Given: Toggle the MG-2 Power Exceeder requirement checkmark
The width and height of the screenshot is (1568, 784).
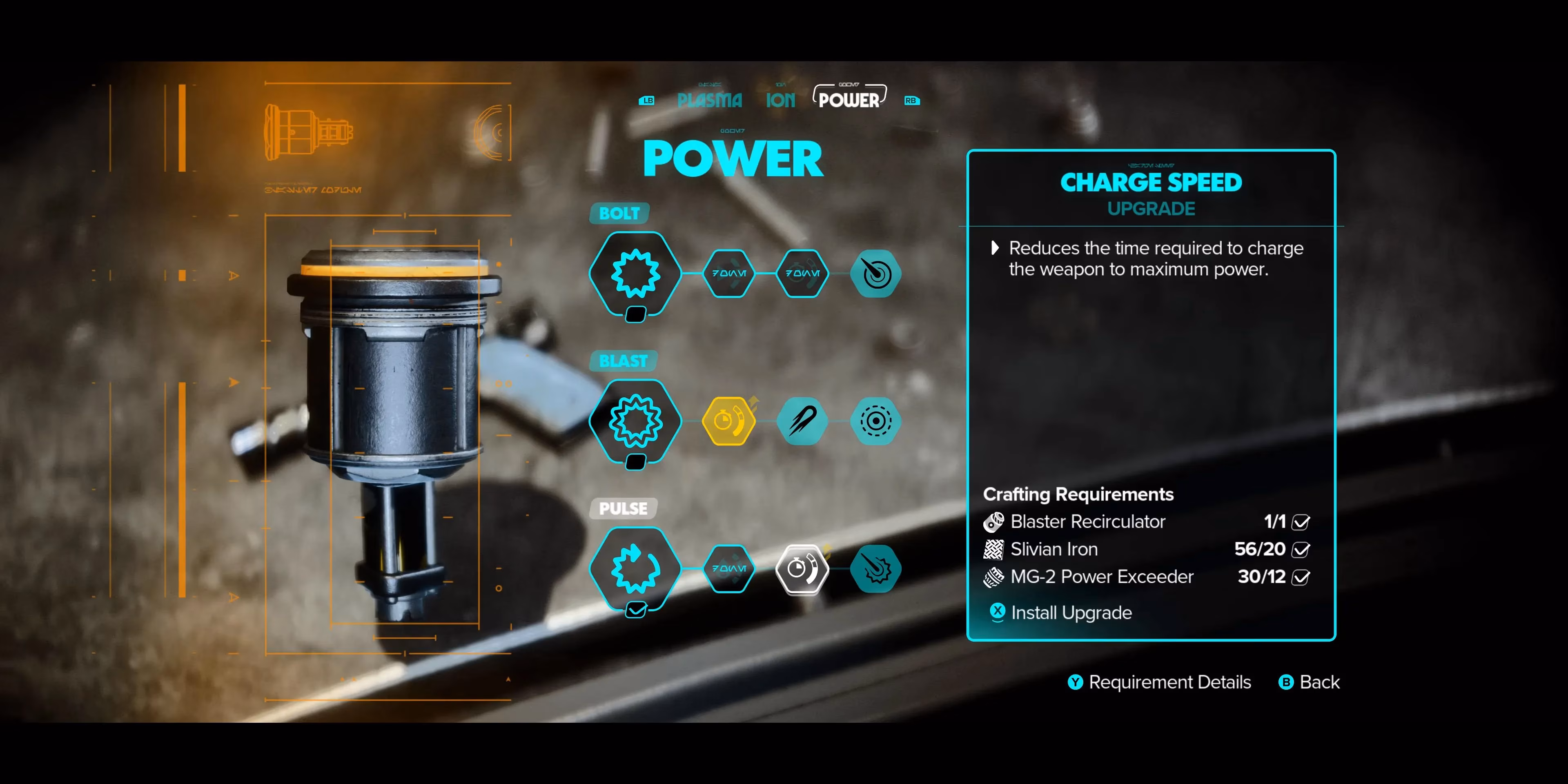Looking at the screenshot, I should tap(1301, 577).
